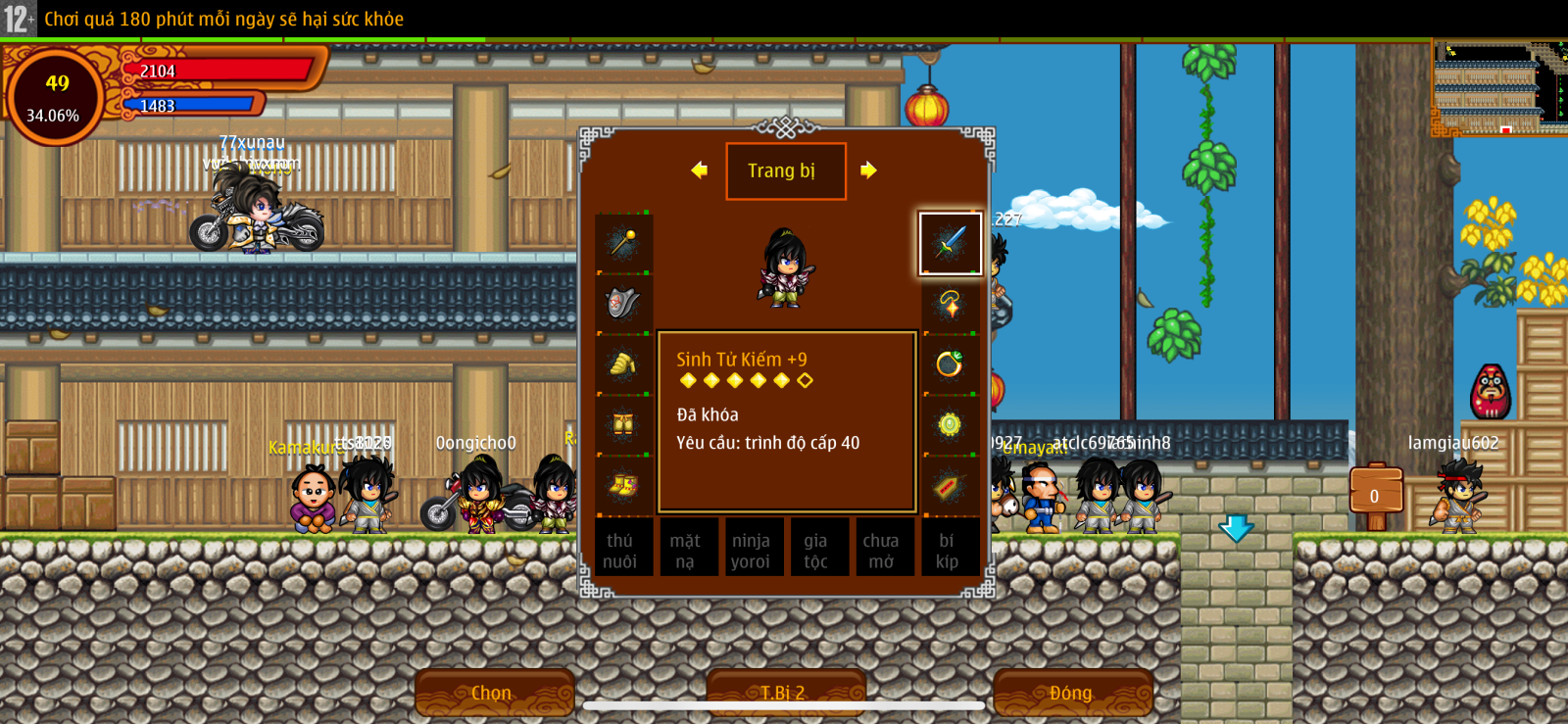Select the yellow gloves slot
1568x724 pixels.
(x=623, y=364)
